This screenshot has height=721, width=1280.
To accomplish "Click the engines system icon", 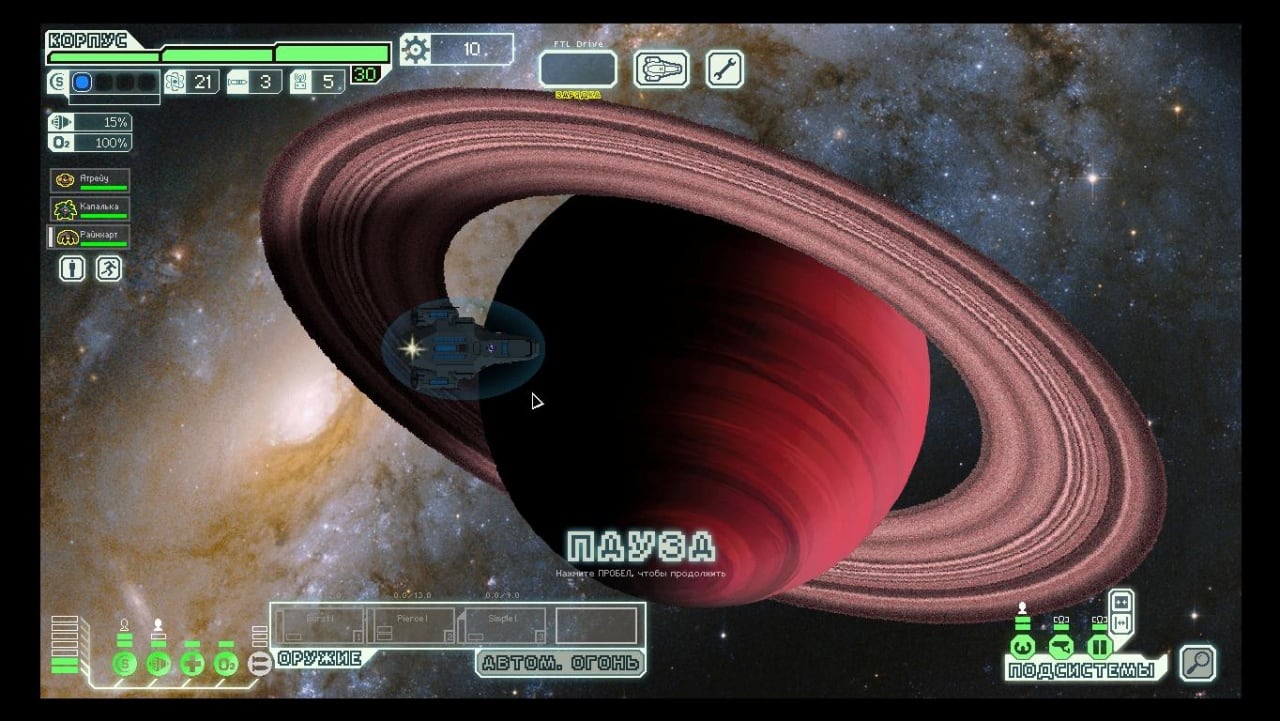I will (158, 664).
